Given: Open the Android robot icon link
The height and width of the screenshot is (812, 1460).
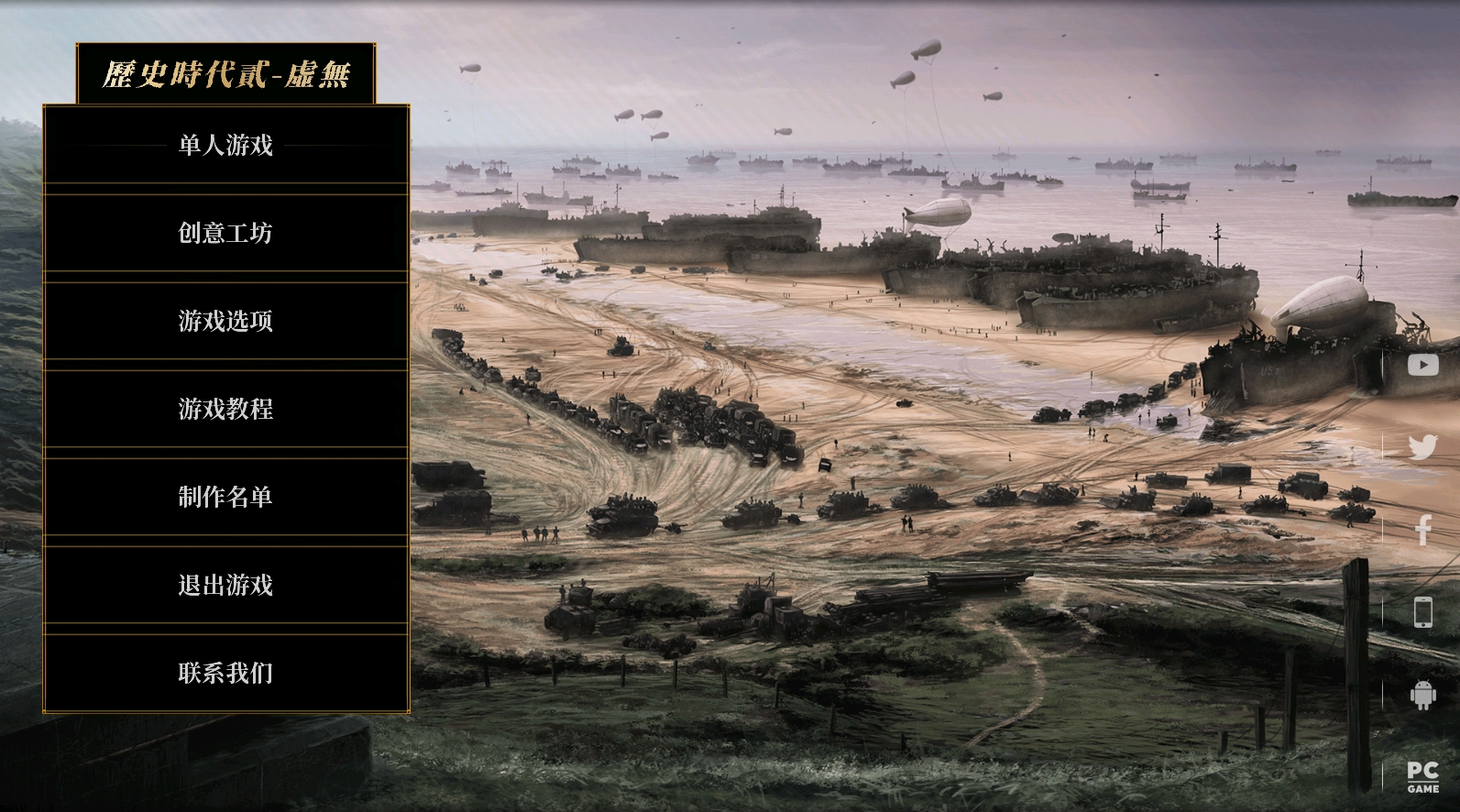Looking at the screenshot, I should (x=1422, y=695).
